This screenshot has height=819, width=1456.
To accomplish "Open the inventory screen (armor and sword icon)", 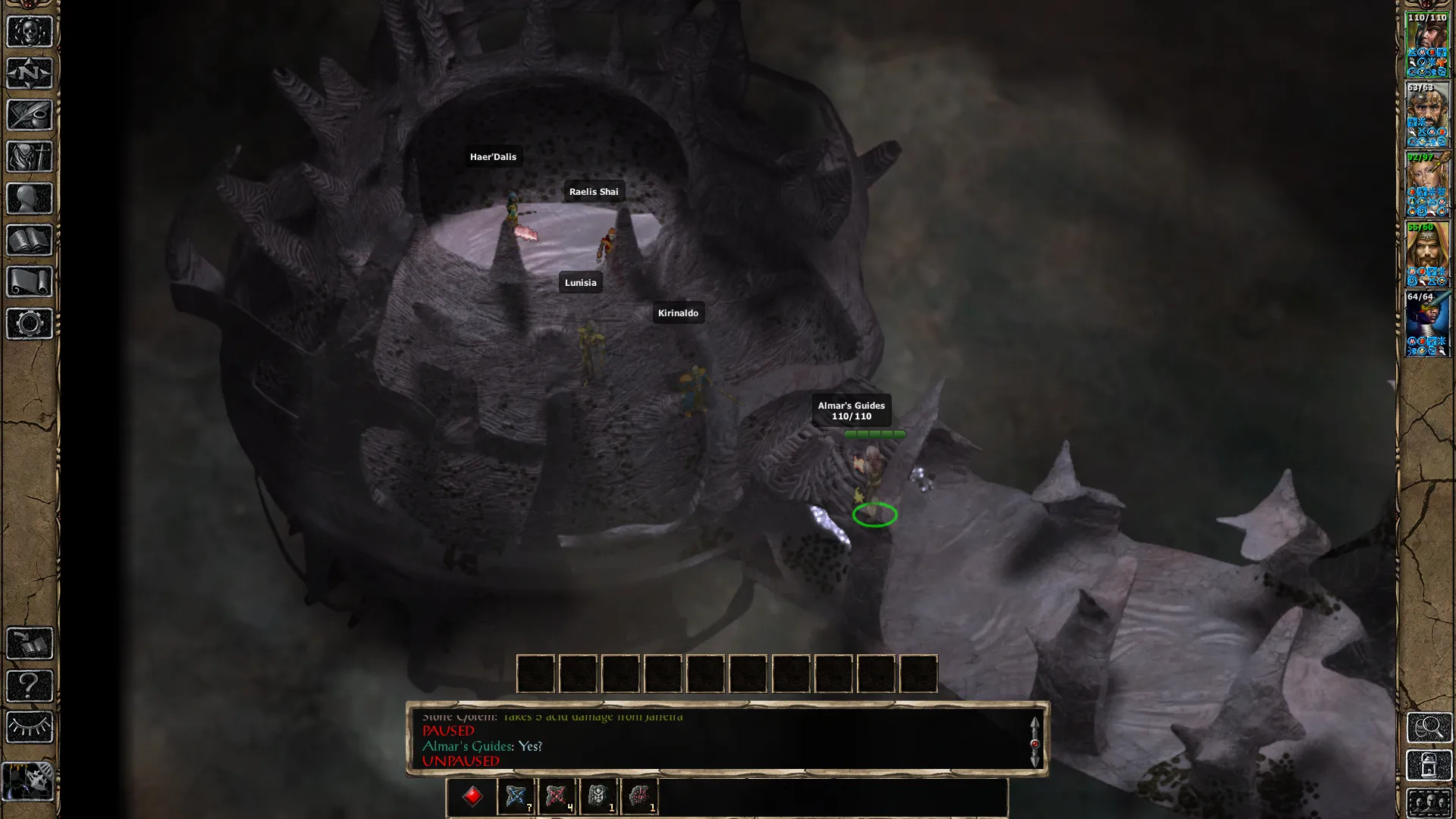I will 30,157.
